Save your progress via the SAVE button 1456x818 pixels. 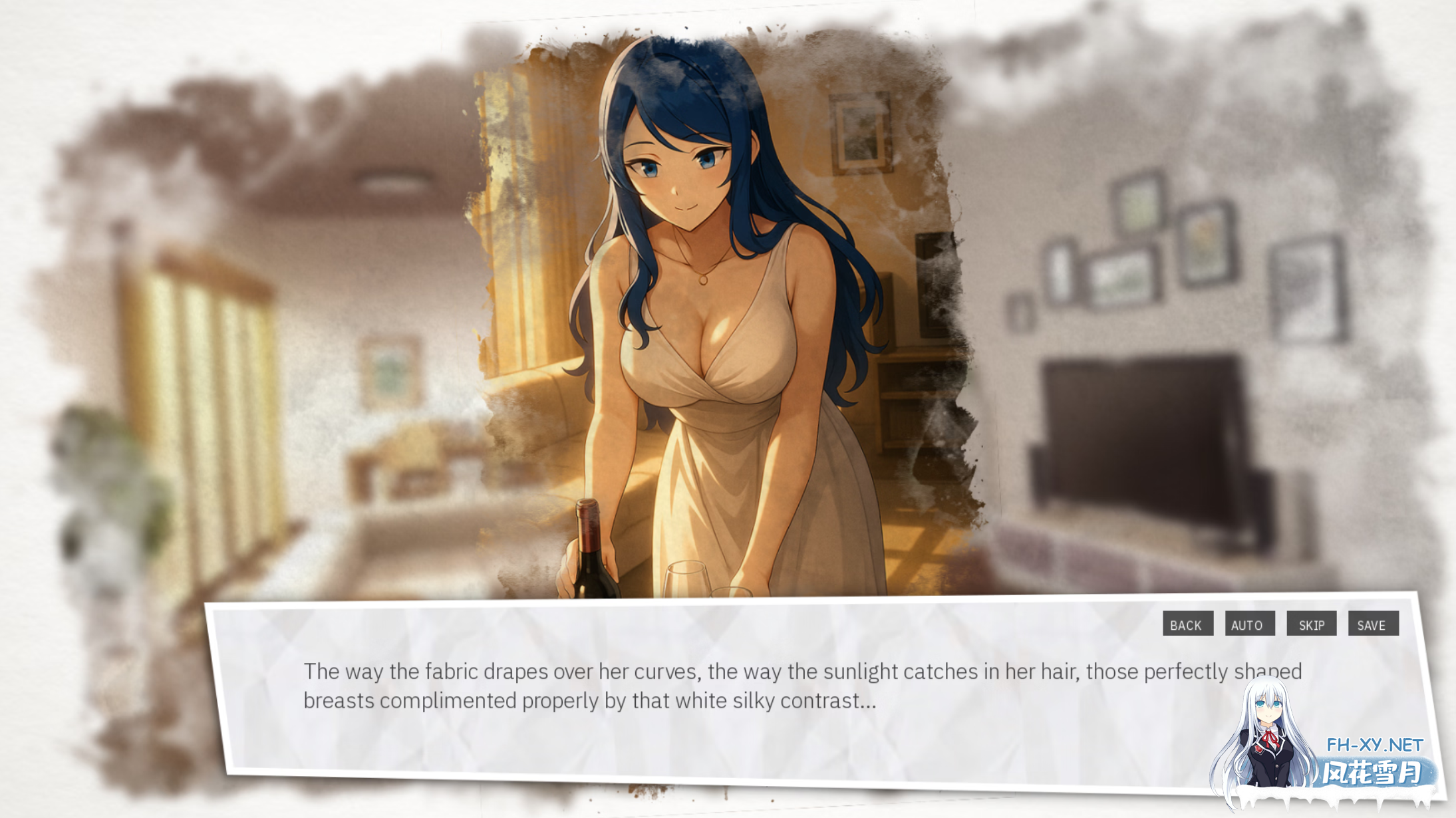(1374, 624)
